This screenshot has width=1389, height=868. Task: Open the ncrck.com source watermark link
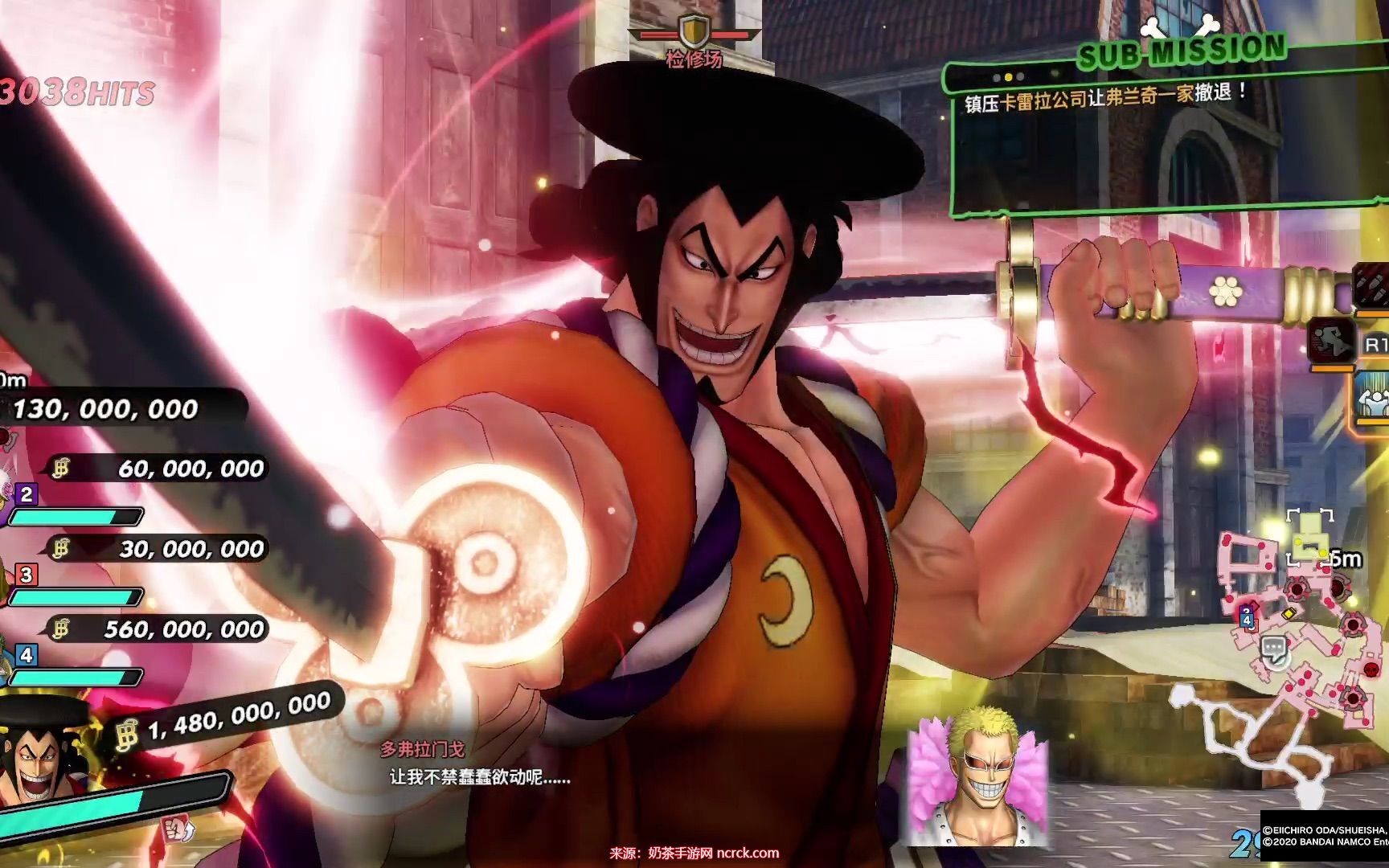[747, 853]
